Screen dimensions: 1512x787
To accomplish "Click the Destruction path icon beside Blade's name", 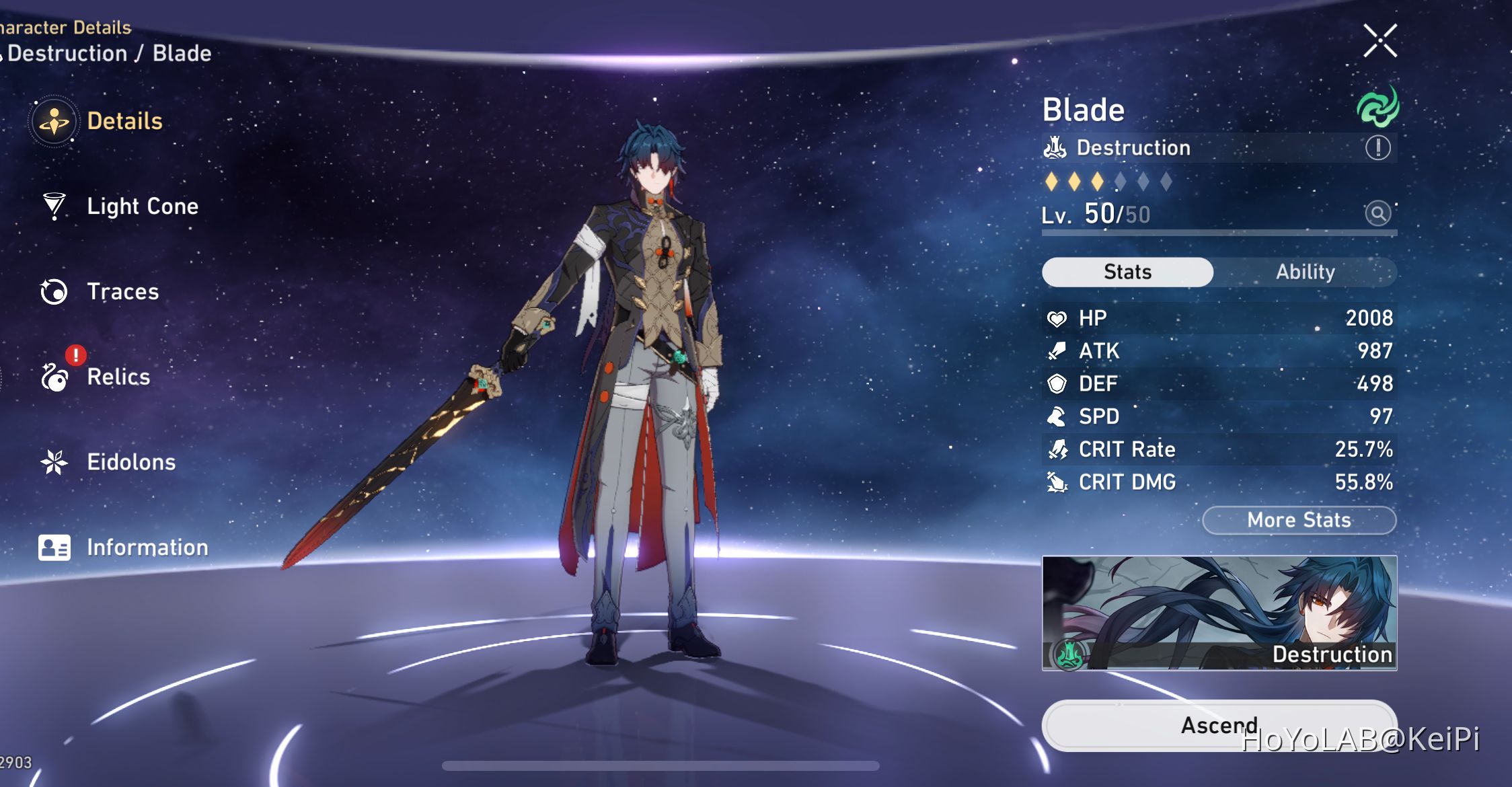I will (x=1056, y=147).
